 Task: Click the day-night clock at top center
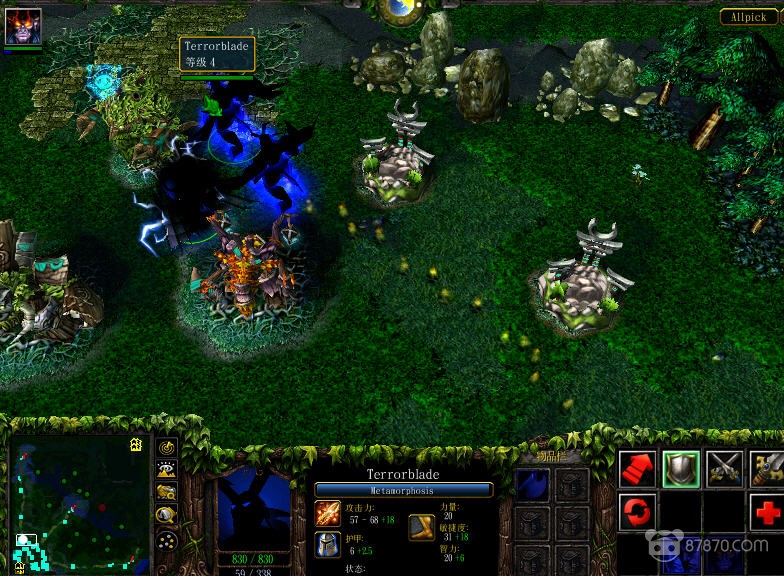click(405, 10)
